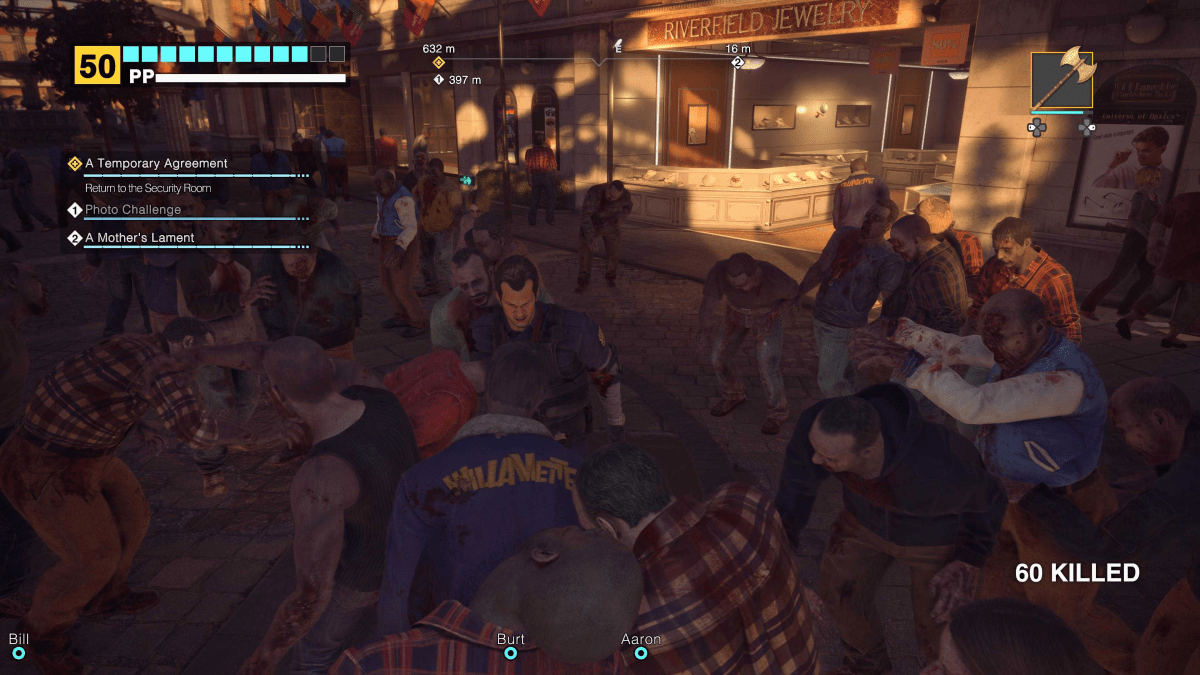The height and width of the screenshot is (675, 1200).
Task: Click the compass marker numbered 1
Action: click(438, 80)
